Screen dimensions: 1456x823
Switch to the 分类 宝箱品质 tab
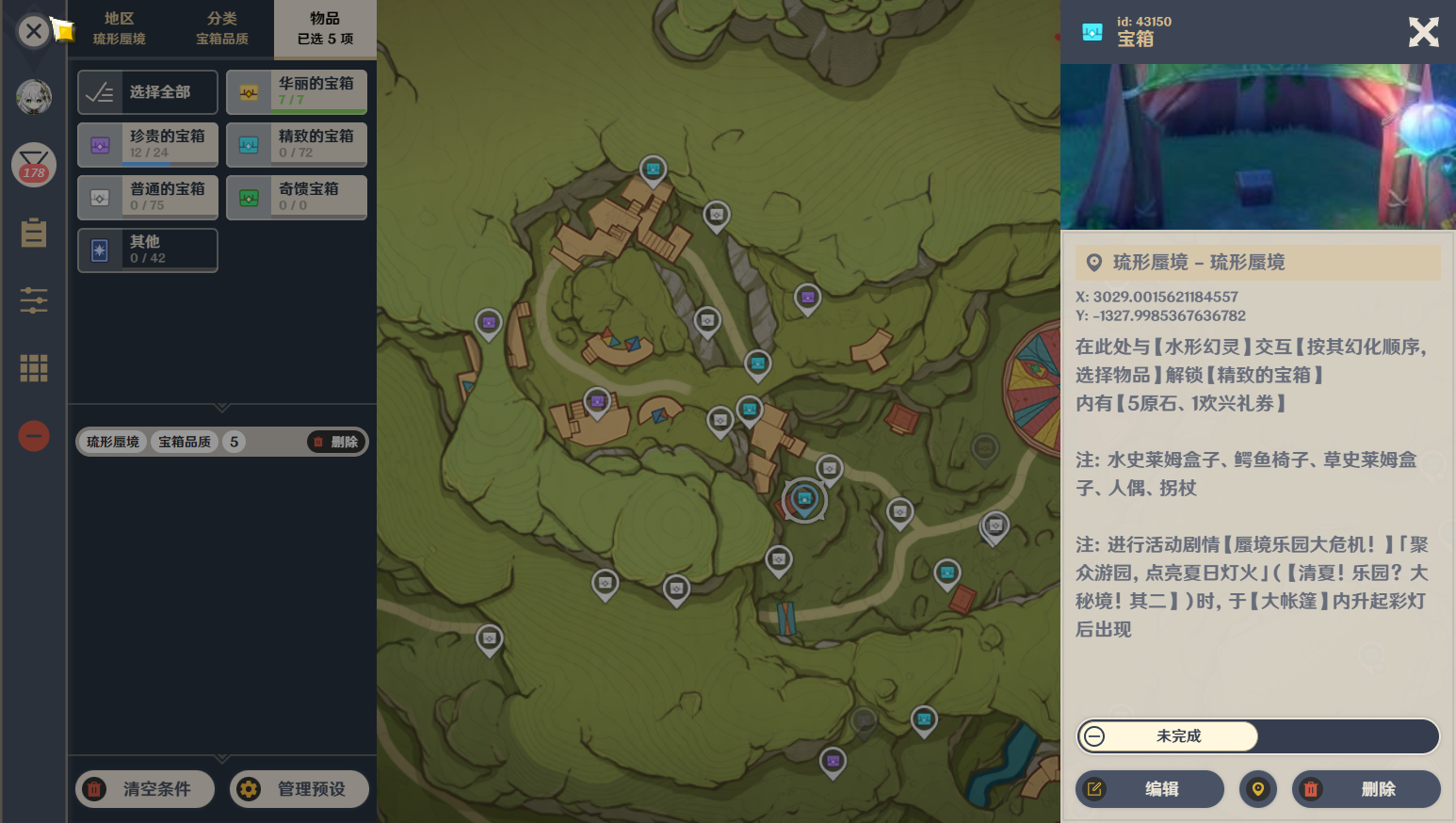click(x=224, y=24)
